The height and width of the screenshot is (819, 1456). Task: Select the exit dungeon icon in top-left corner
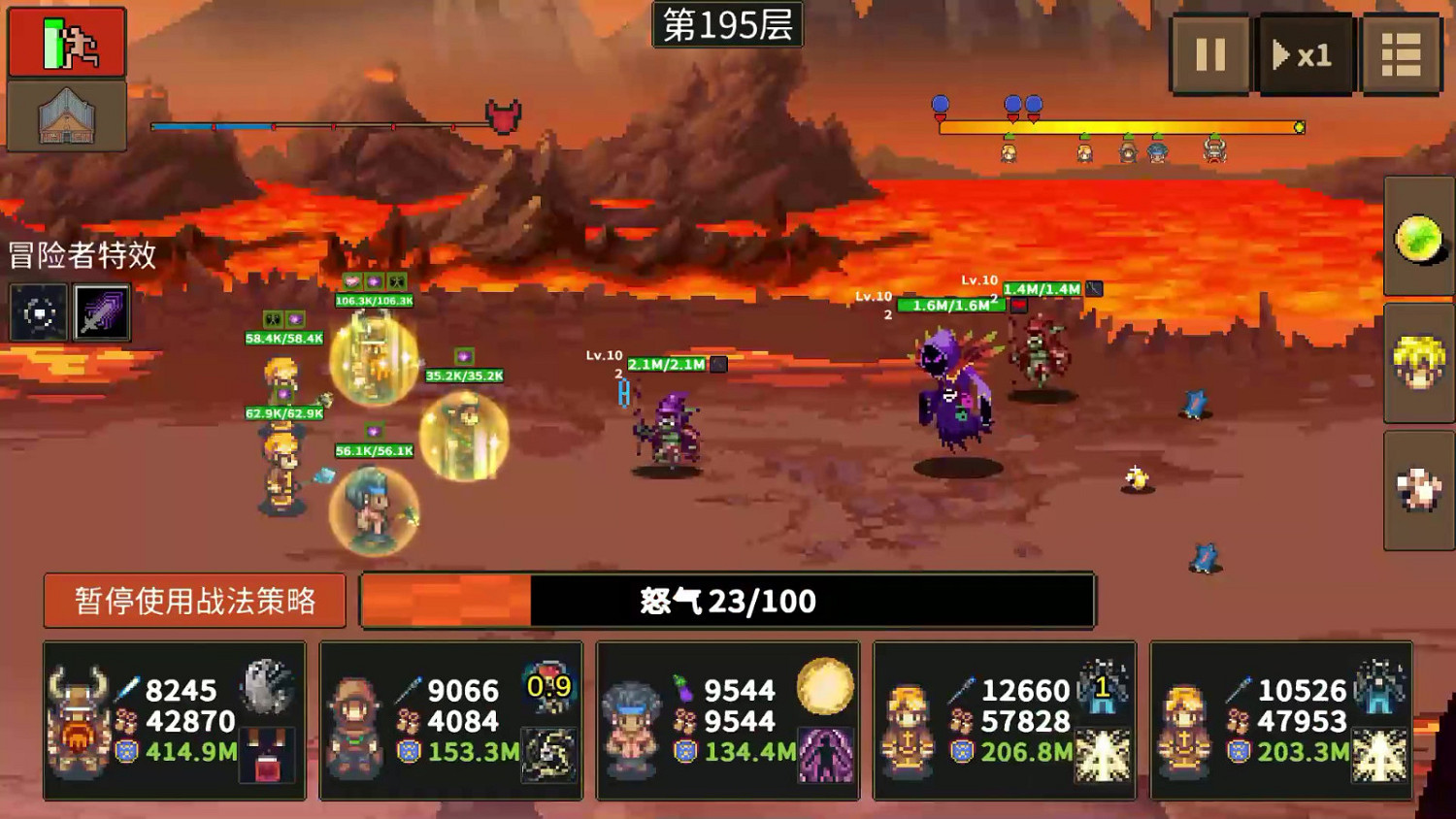(67, 41)
